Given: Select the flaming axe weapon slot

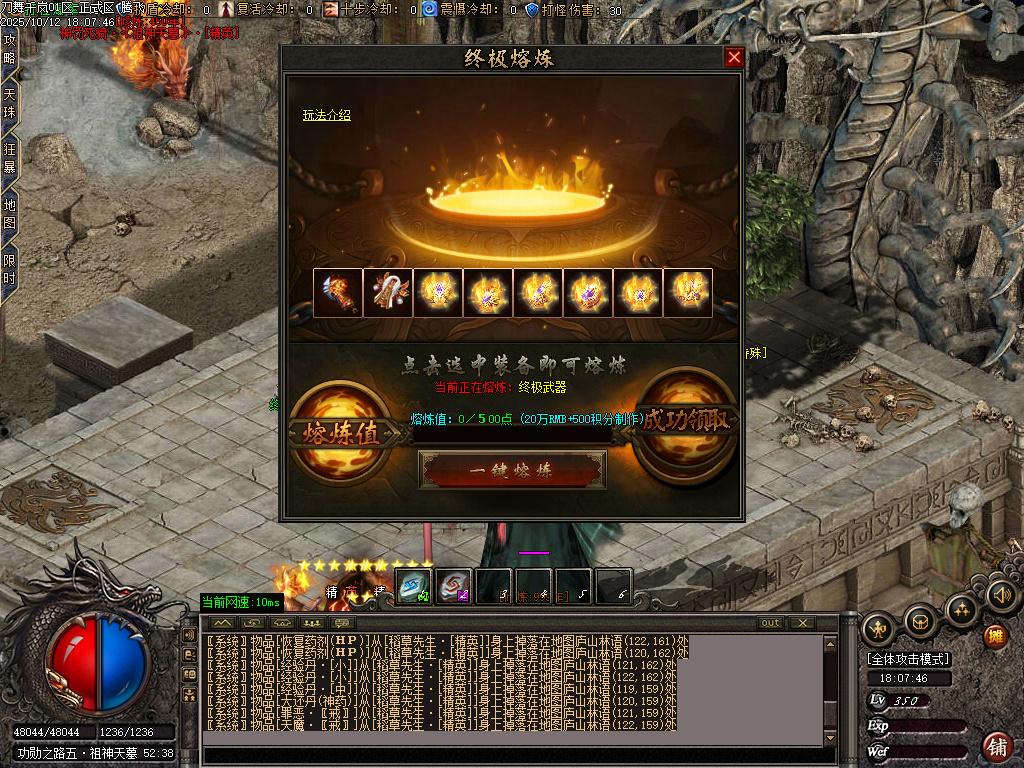Looking at the screenshot, I should 337,293.
